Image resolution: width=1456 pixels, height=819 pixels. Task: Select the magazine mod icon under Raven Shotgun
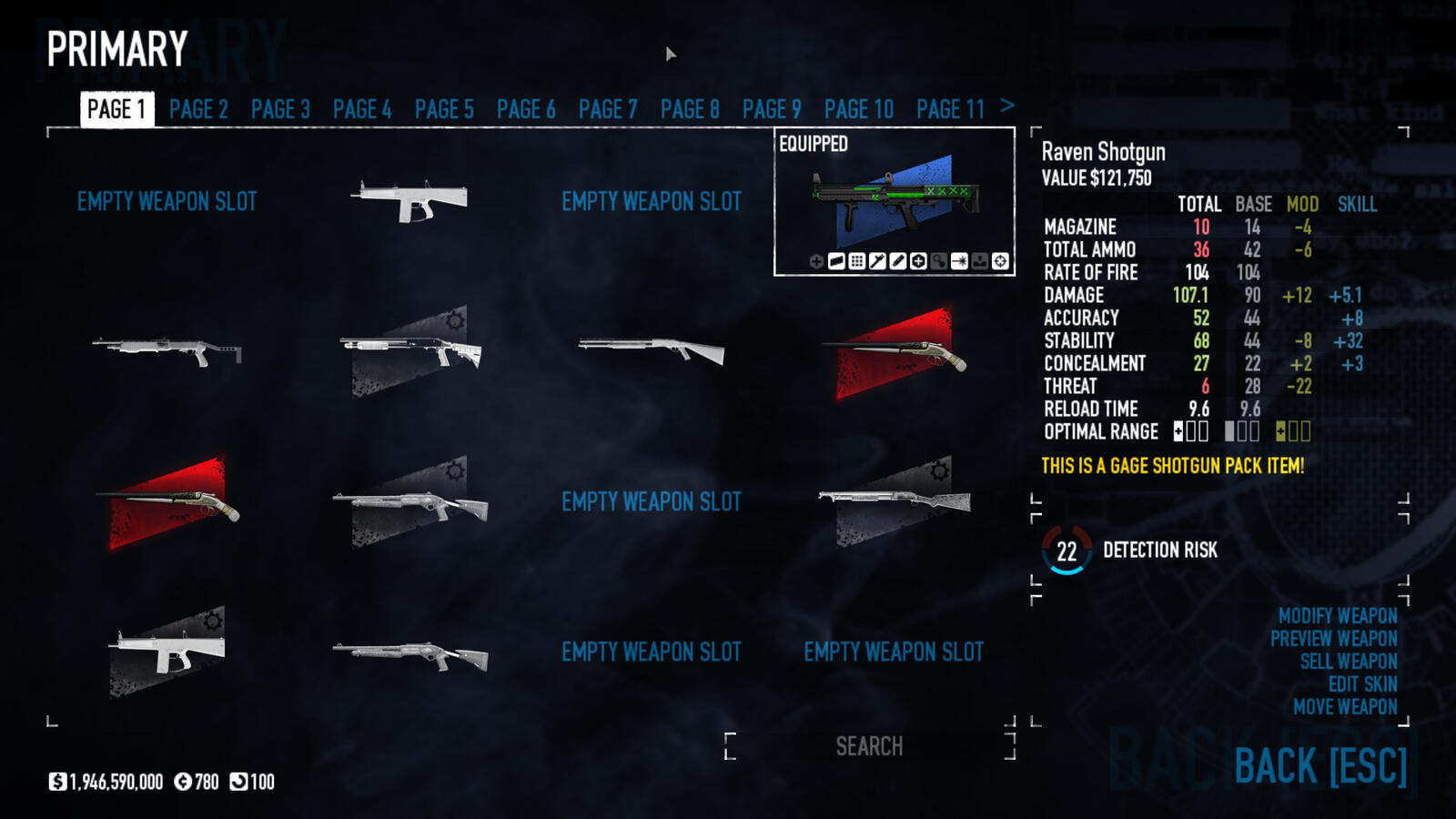[x=837, y=261]
